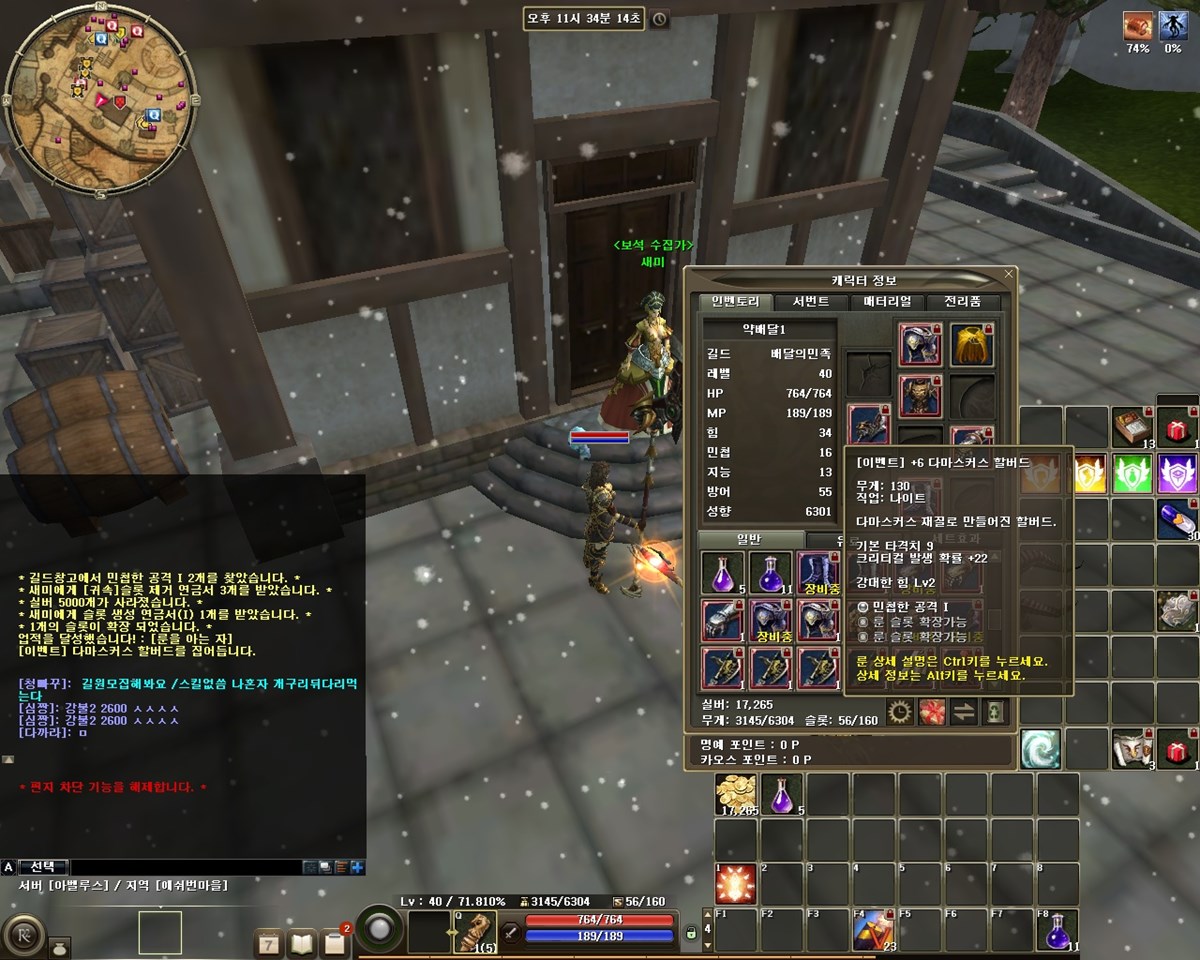Click the swap arrows inventory button
Image resolution: width=1200 pixels, height=960 pixels.
964,711
